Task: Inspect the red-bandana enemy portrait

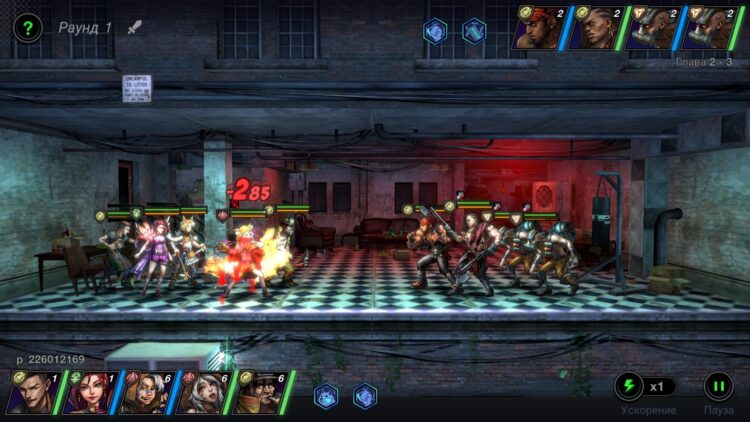Action: pos(539,28)
